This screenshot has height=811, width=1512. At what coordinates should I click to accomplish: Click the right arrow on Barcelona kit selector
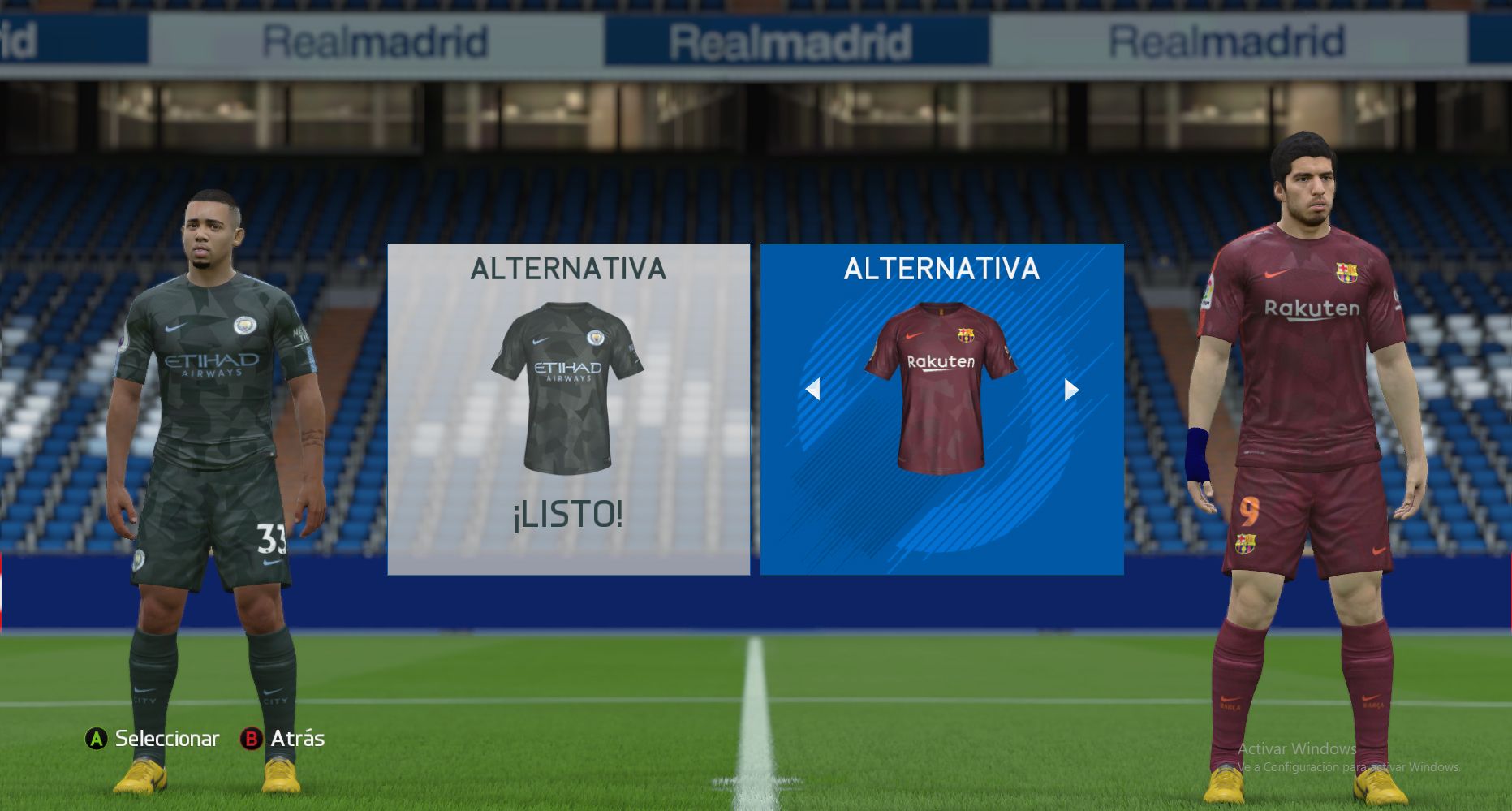[x=1071, y=390]
